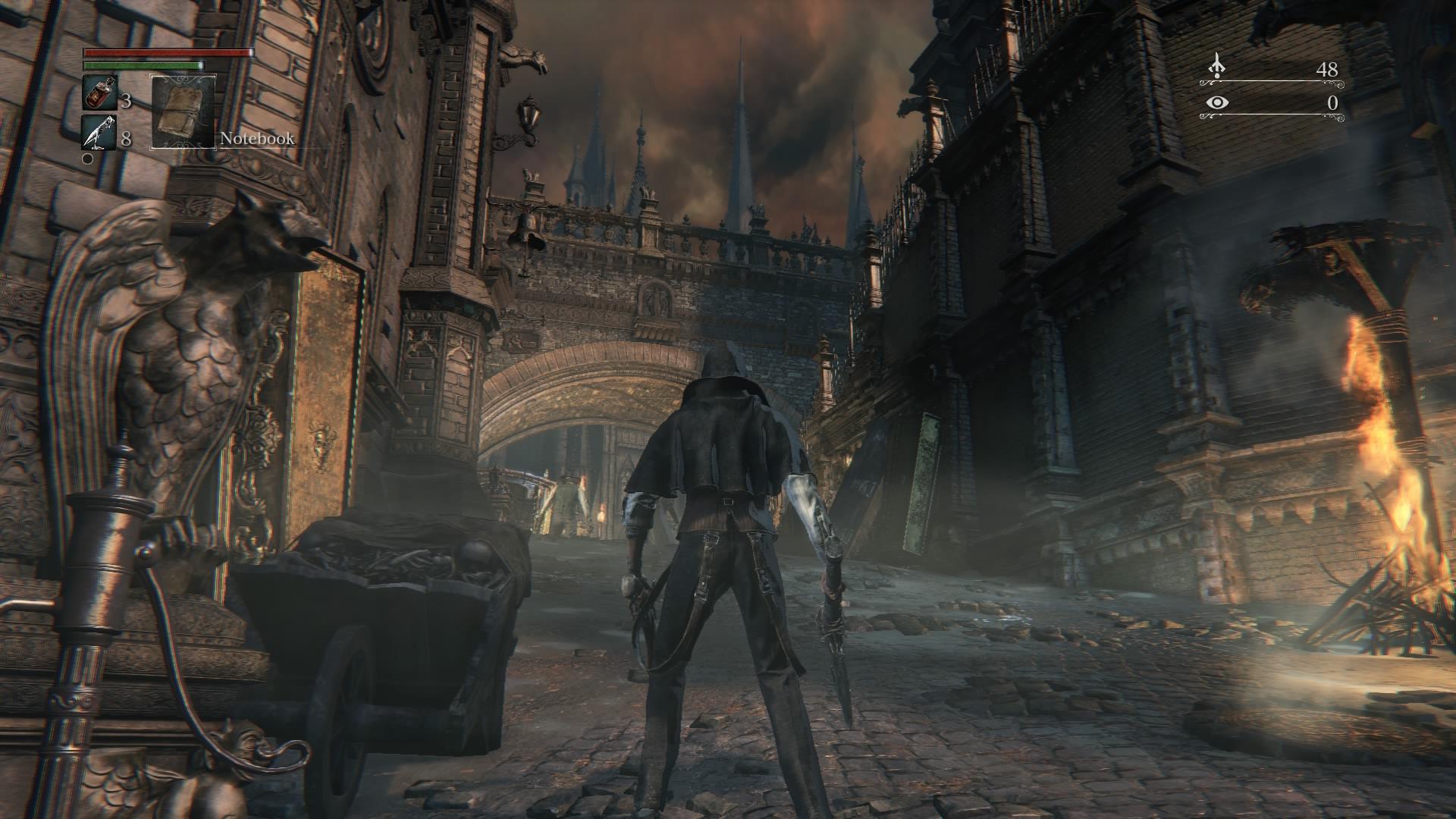Select the Notebook label text
Viewport: 1456px width, 819px height.
(x=256, y=140)
